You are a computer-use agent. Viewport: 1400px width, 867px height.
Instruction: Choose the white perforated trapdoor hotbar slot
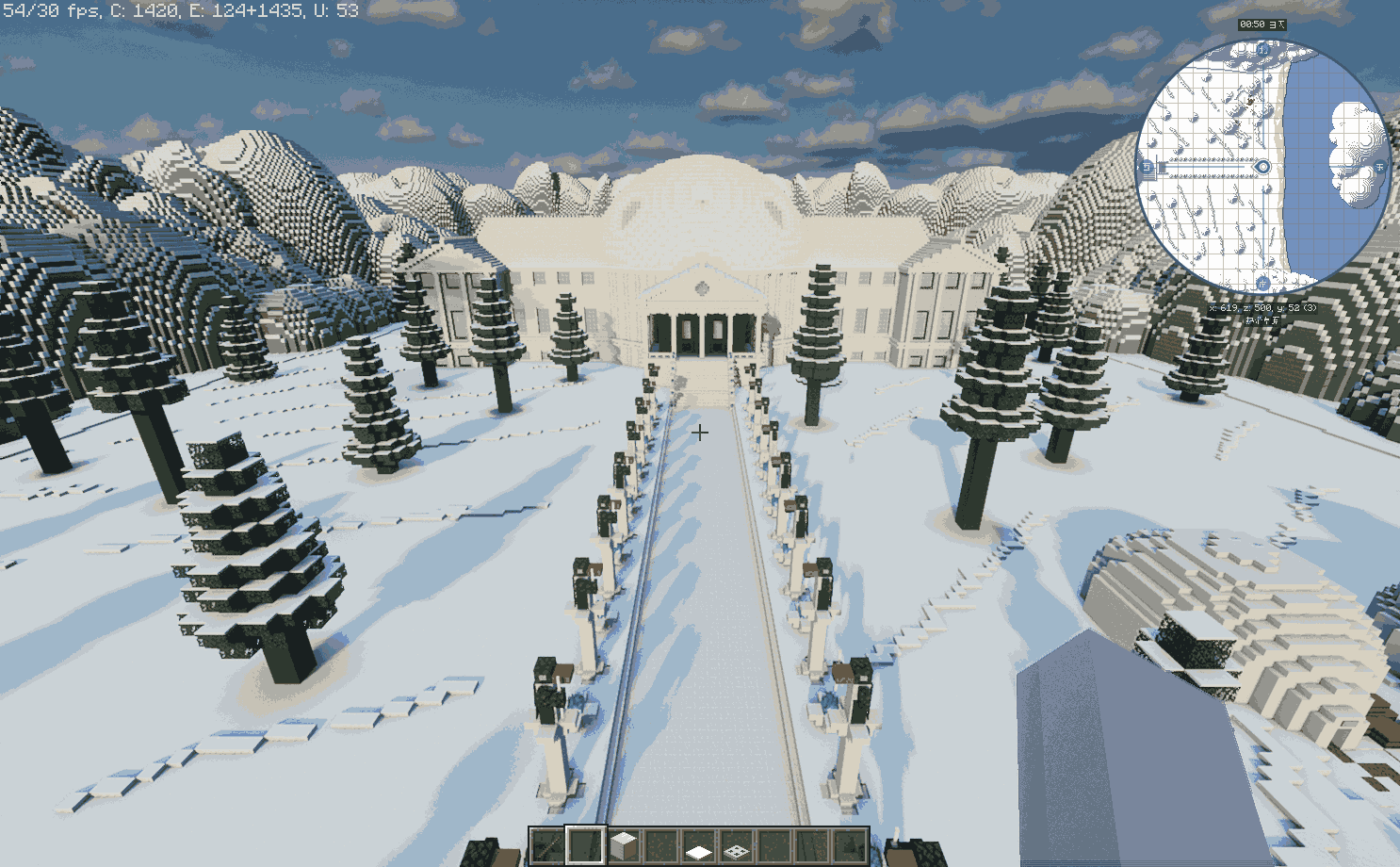coord(736,846)
